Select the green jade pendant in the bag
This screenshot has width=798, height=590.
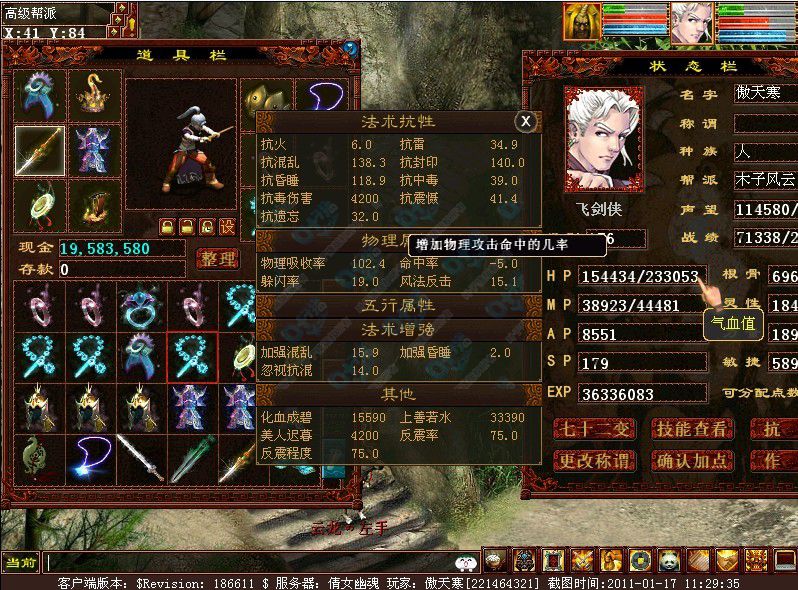36,458
